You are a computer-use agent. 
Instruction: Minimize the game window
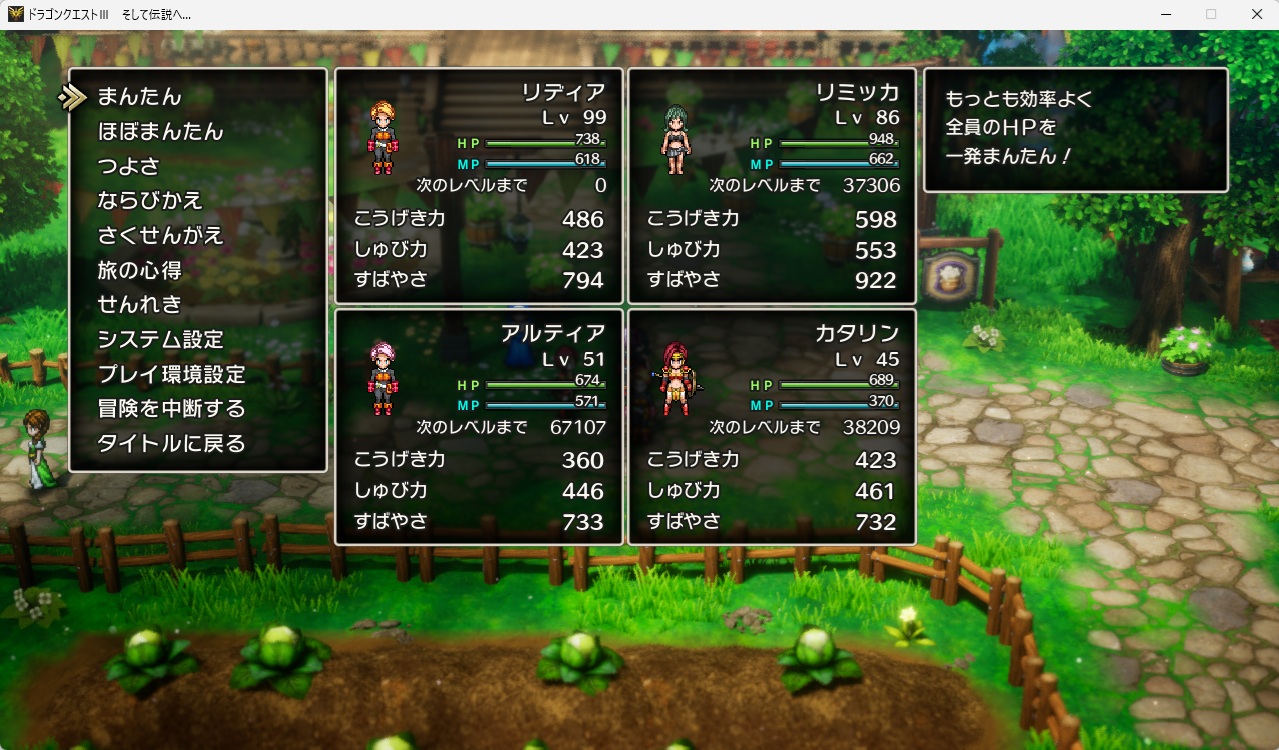click(1166, 14)
